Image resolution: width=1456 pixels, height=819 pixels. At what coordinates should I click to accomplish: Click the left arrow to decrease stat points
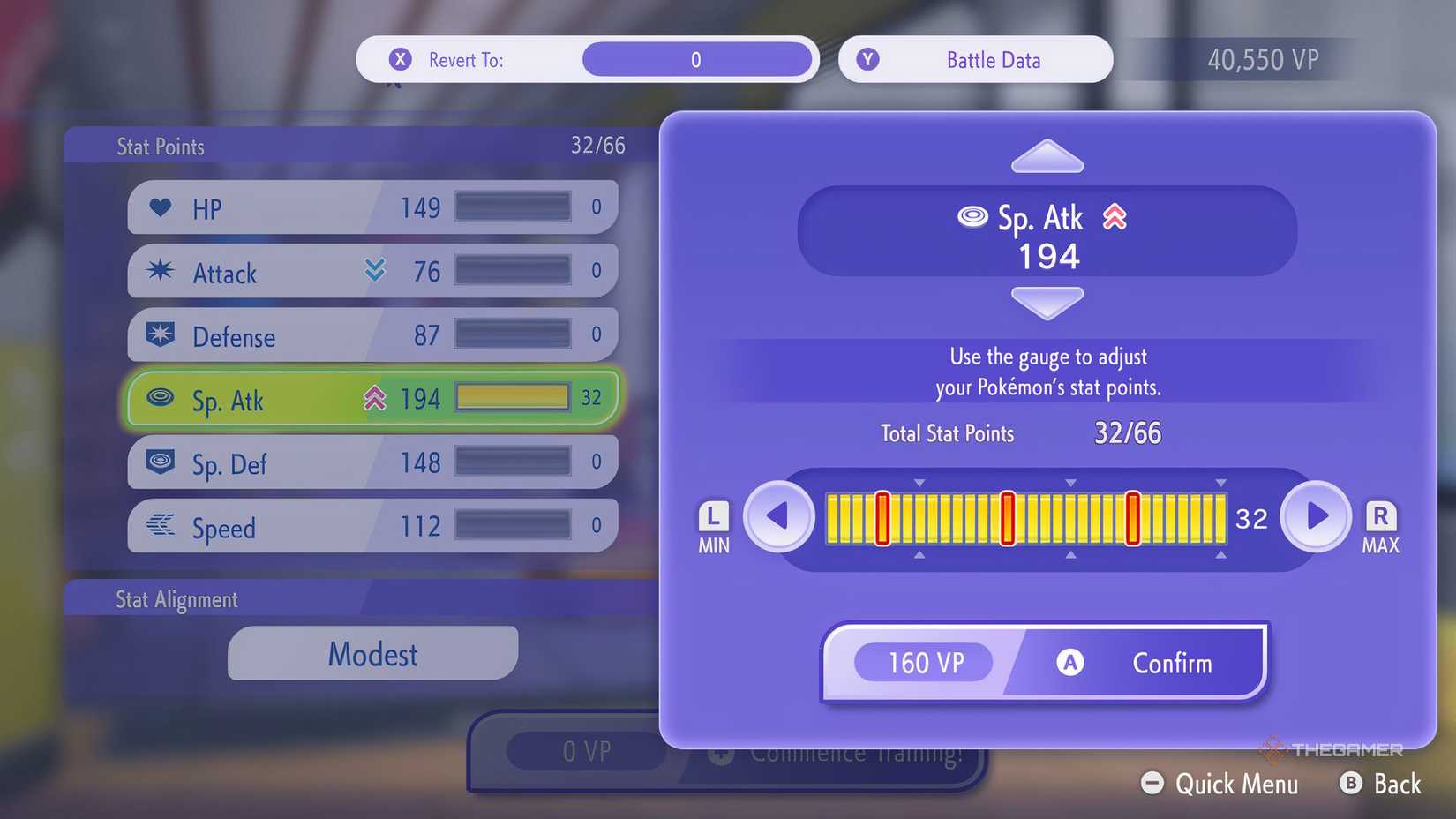point(779,517)
